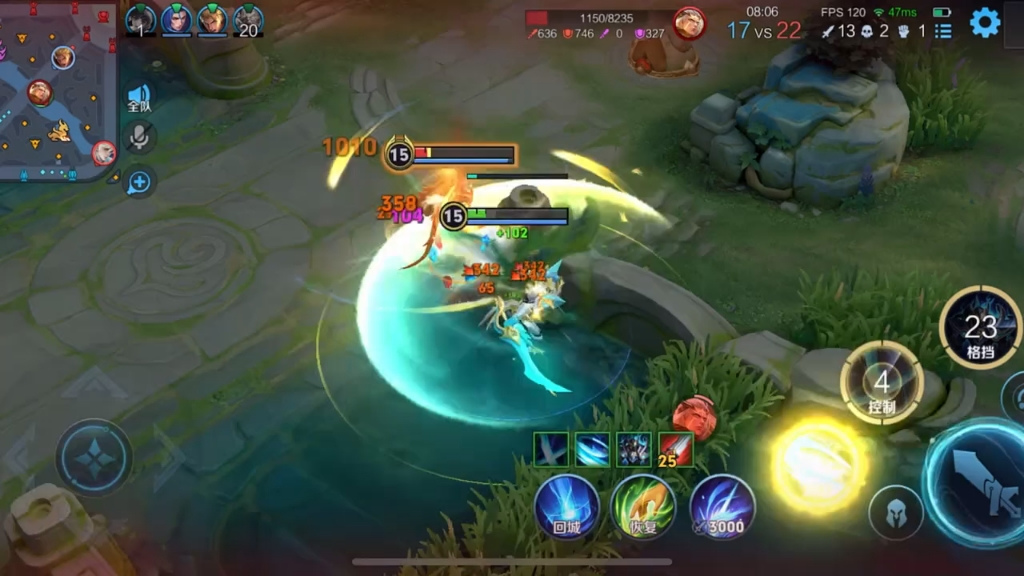Toggle the 全队 team voice speaker
The height and width of the screenshot is (576, 1024).
[x=139, y=99]
